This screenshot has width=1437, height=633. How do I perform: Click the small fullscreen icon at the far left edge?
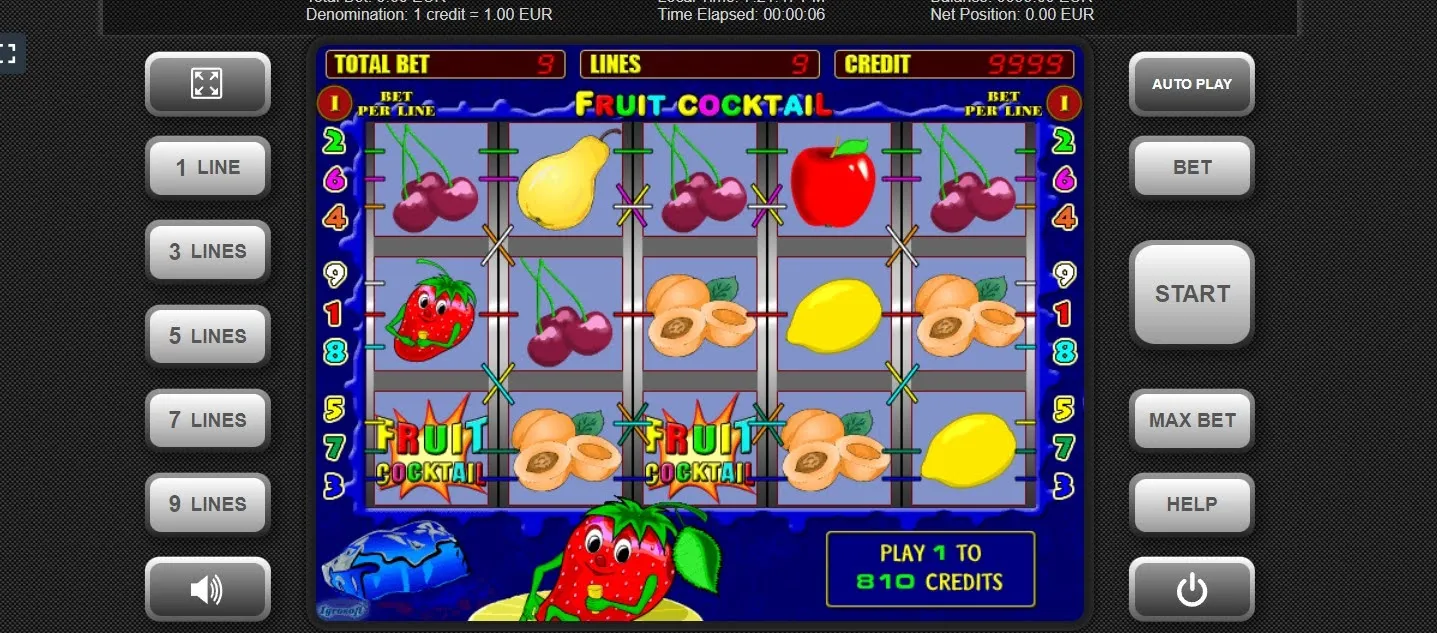click(x=8, y=53)
